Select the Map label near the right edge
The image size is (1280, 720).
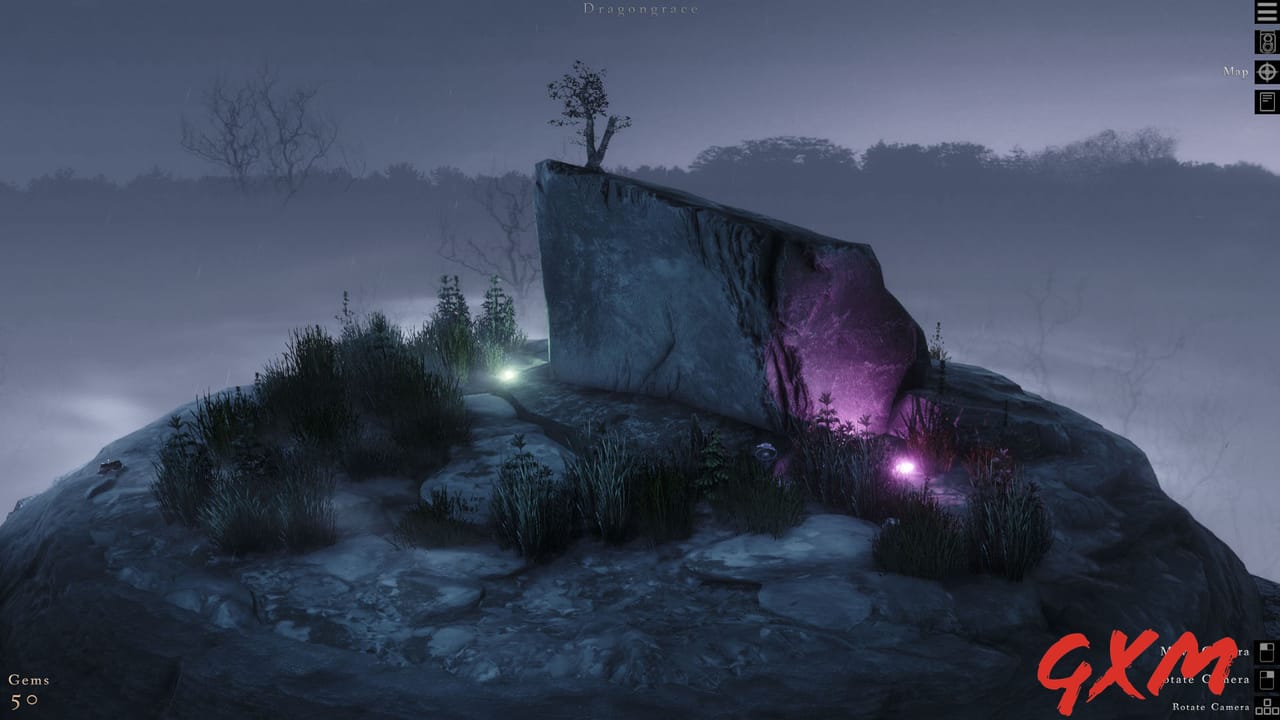[x=1236, y=72]
